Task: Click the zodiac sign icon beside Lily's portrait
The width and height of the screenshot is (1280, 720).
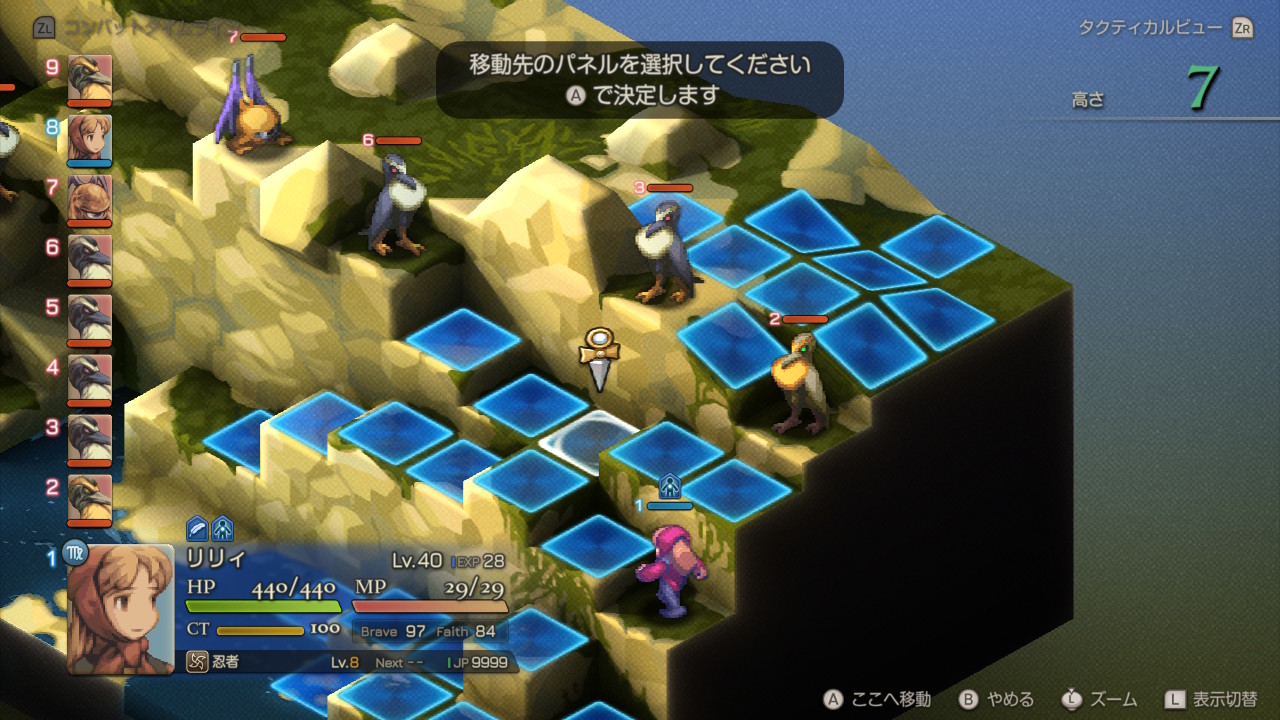Action: (x=75, y=551)
